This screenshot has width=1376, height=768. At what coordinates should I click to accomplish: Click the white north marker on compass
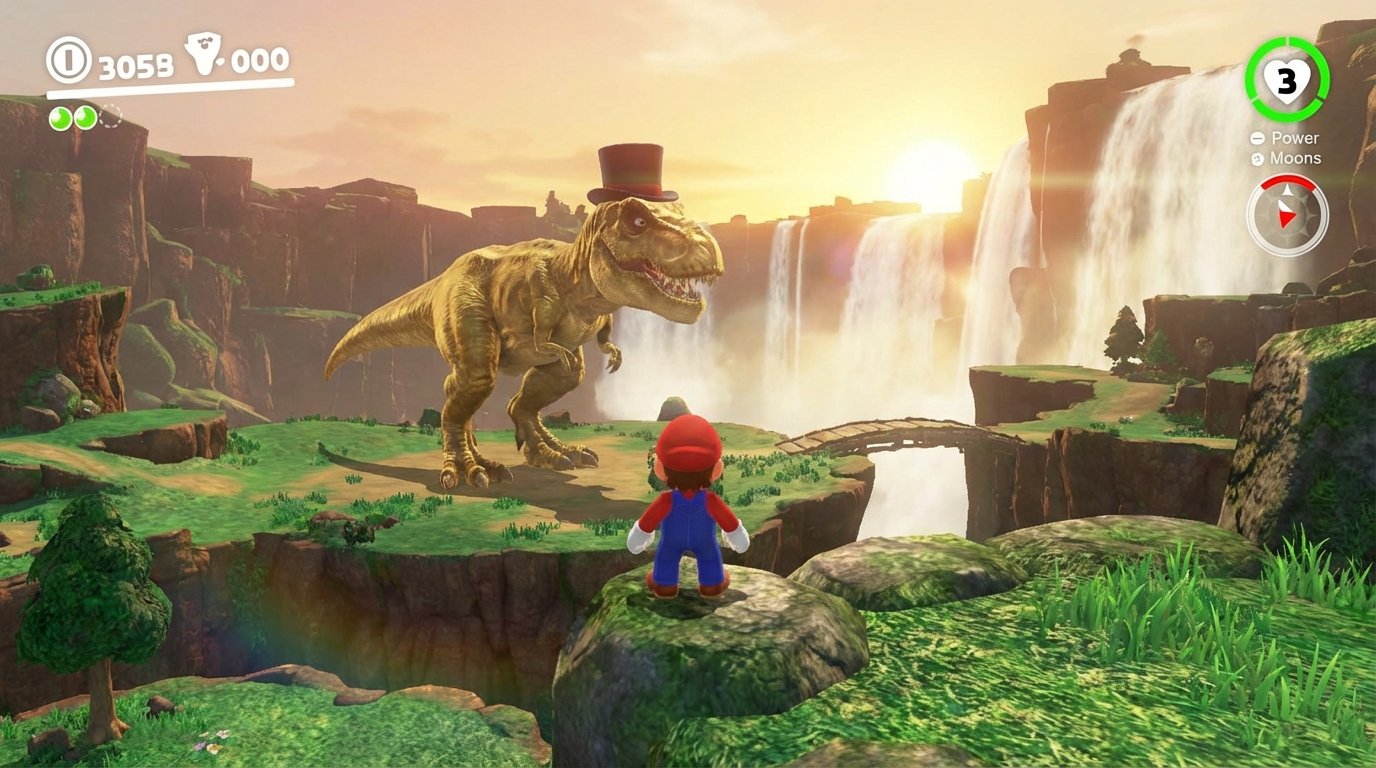[x=1287, y=190]
